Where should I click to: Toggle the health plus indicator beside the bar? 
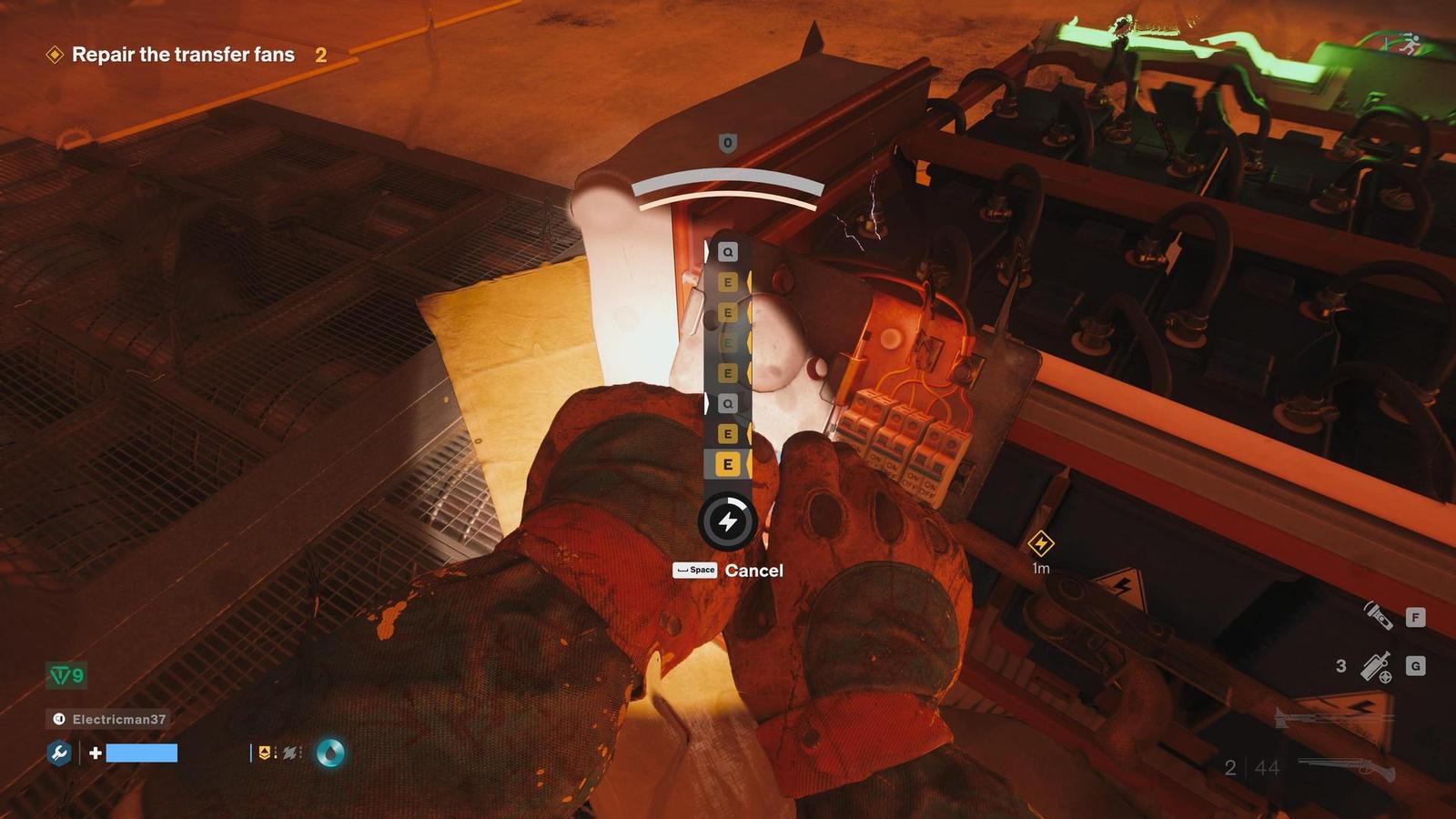click(95, 753)
